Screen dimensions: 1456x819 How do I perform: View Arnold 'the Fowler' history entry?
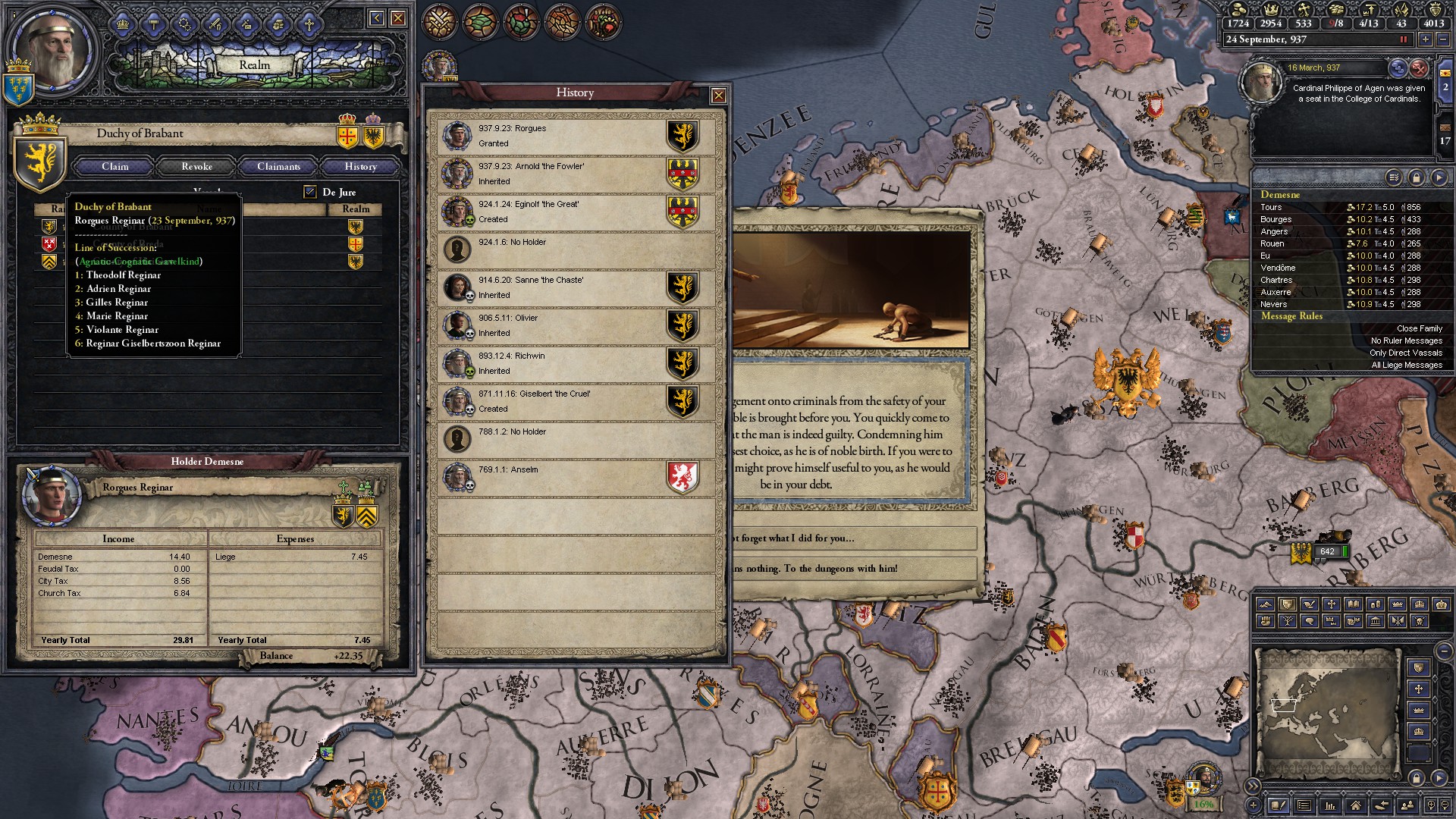575,174
